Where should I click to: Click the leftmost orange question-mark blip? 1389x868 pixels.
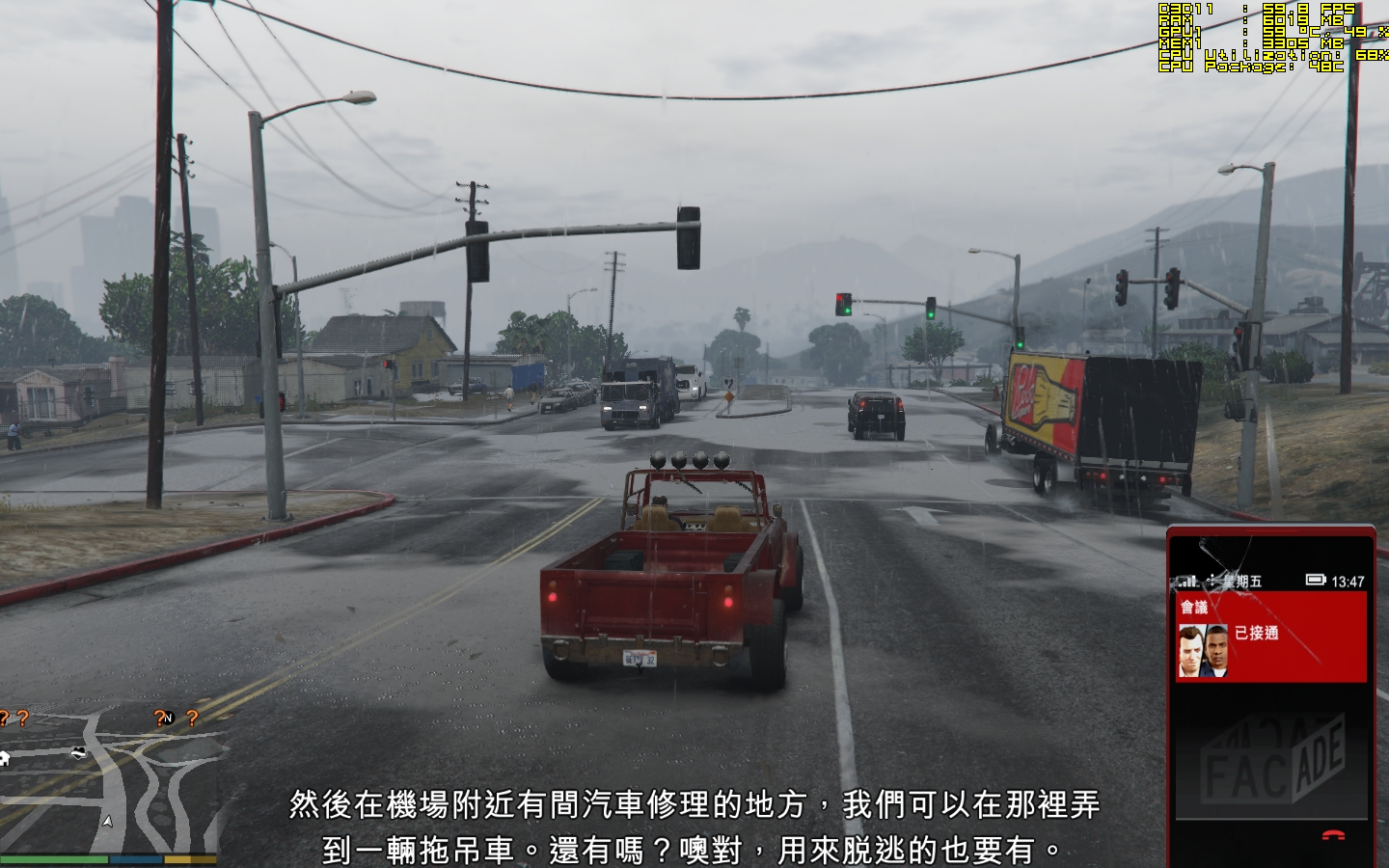tap(4, 717)
